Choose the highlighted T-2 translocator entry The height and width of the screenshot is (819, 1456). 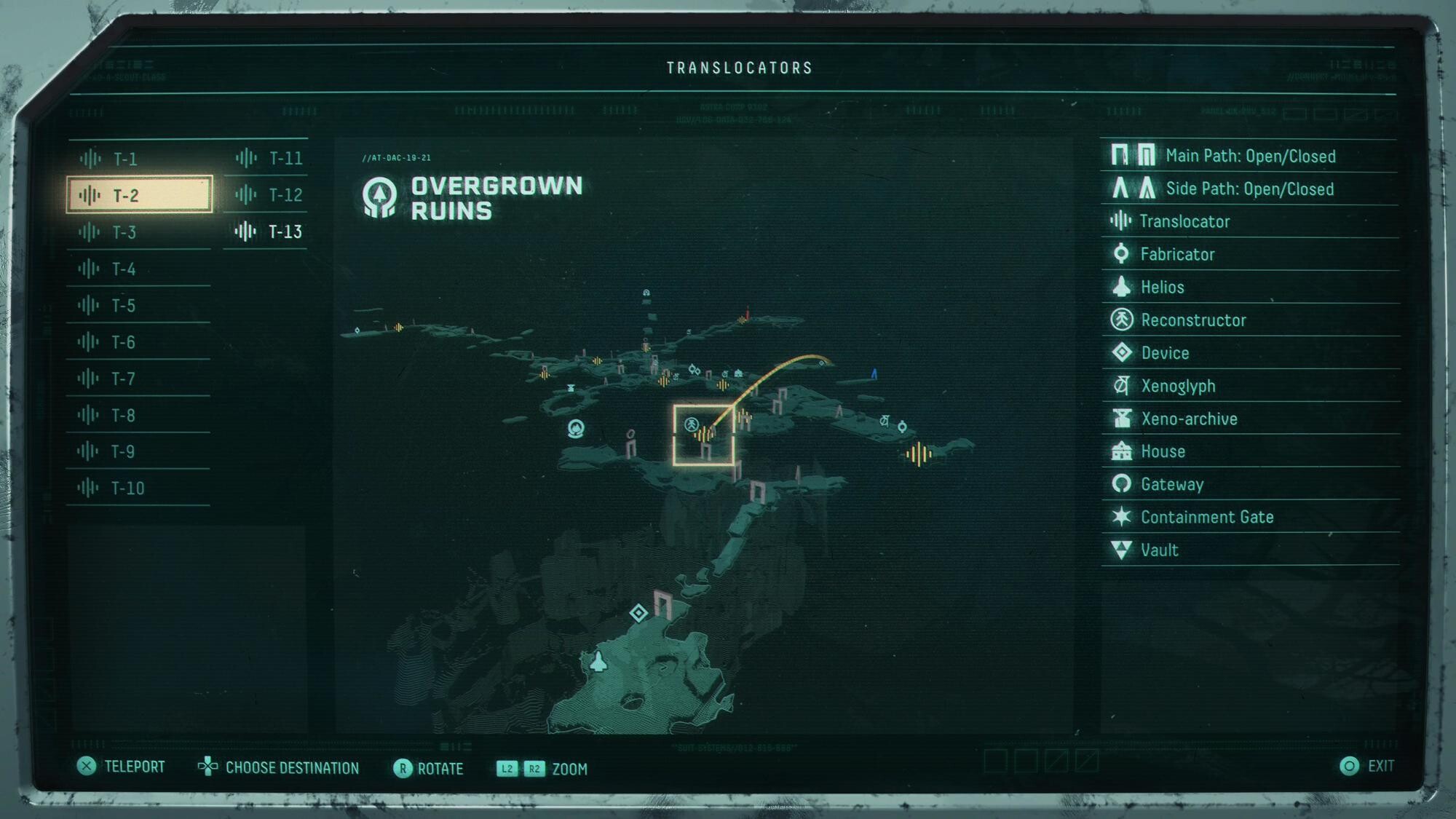pyautogui.click(x=139, y=195)
